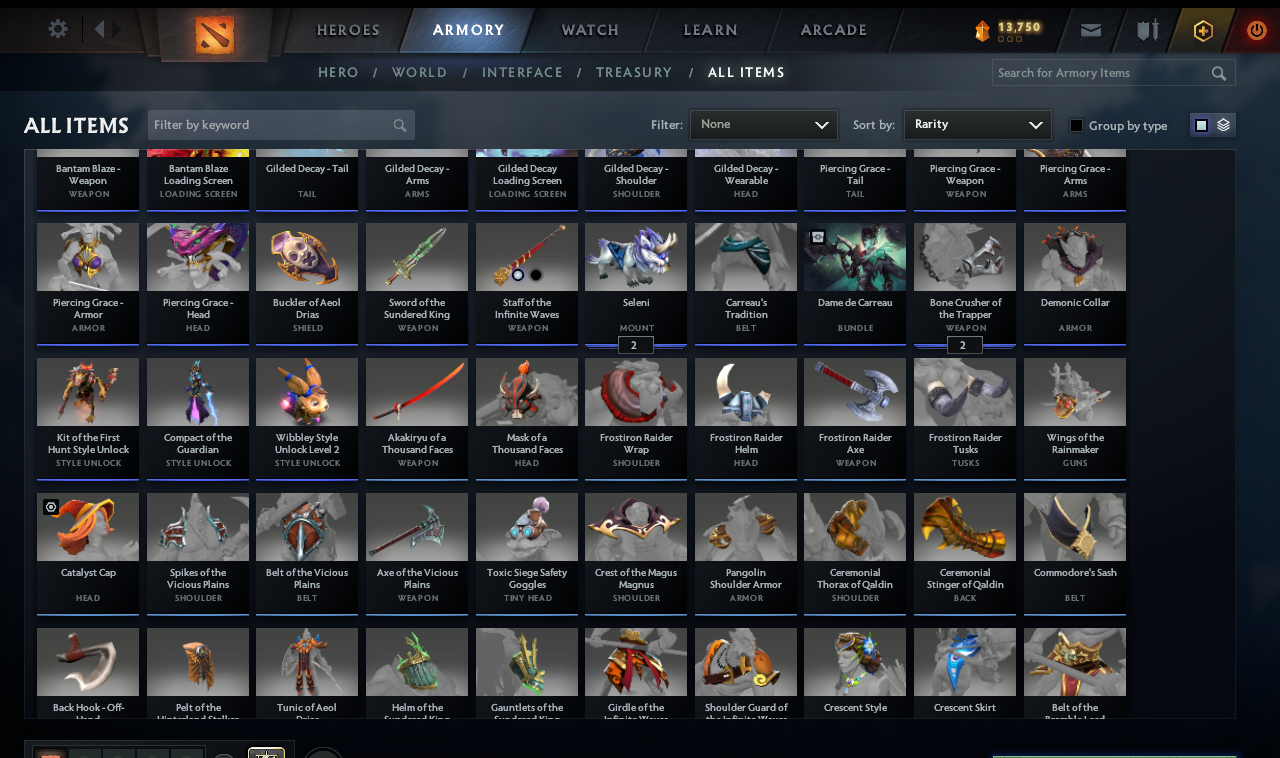The height and width of the screenshot is (758, 1280).
Task: Click the style dot on Bone Crusher
Action: pos(963,344)
